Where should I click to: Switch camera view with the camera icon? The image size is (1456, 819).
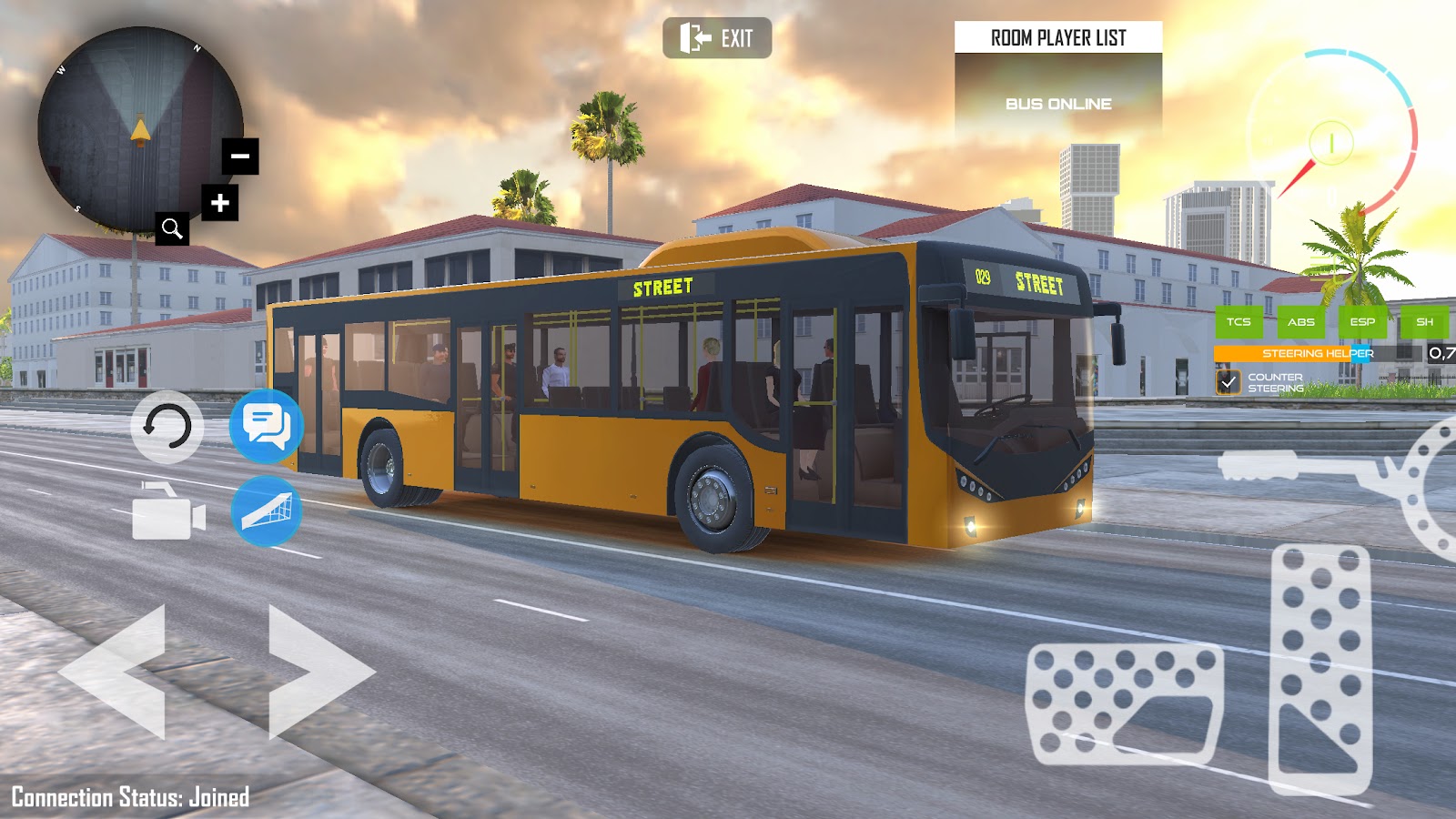click(x=168, y=512)
